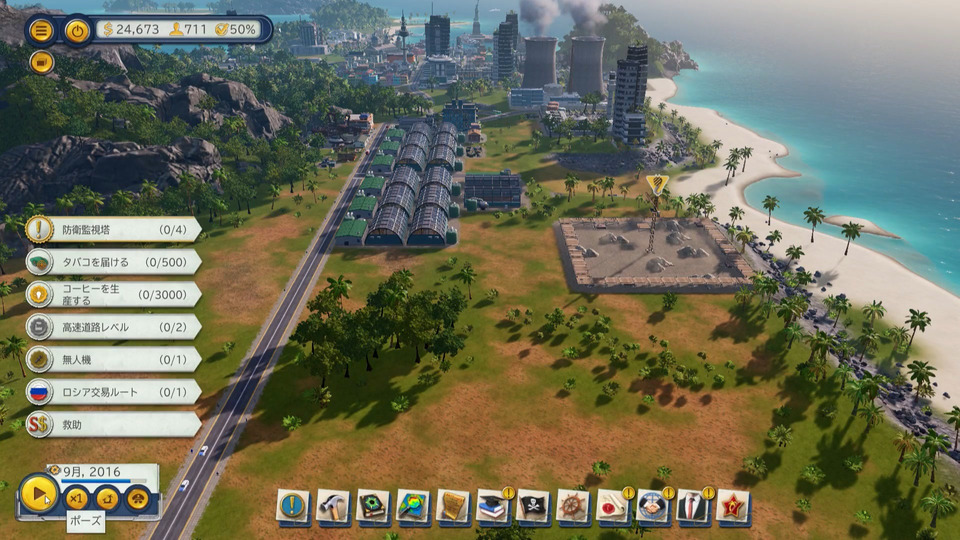Screen dimensions: 960x540
Task: Open the コーヒーを生産する objective
Action: click(x=112, y=294)
